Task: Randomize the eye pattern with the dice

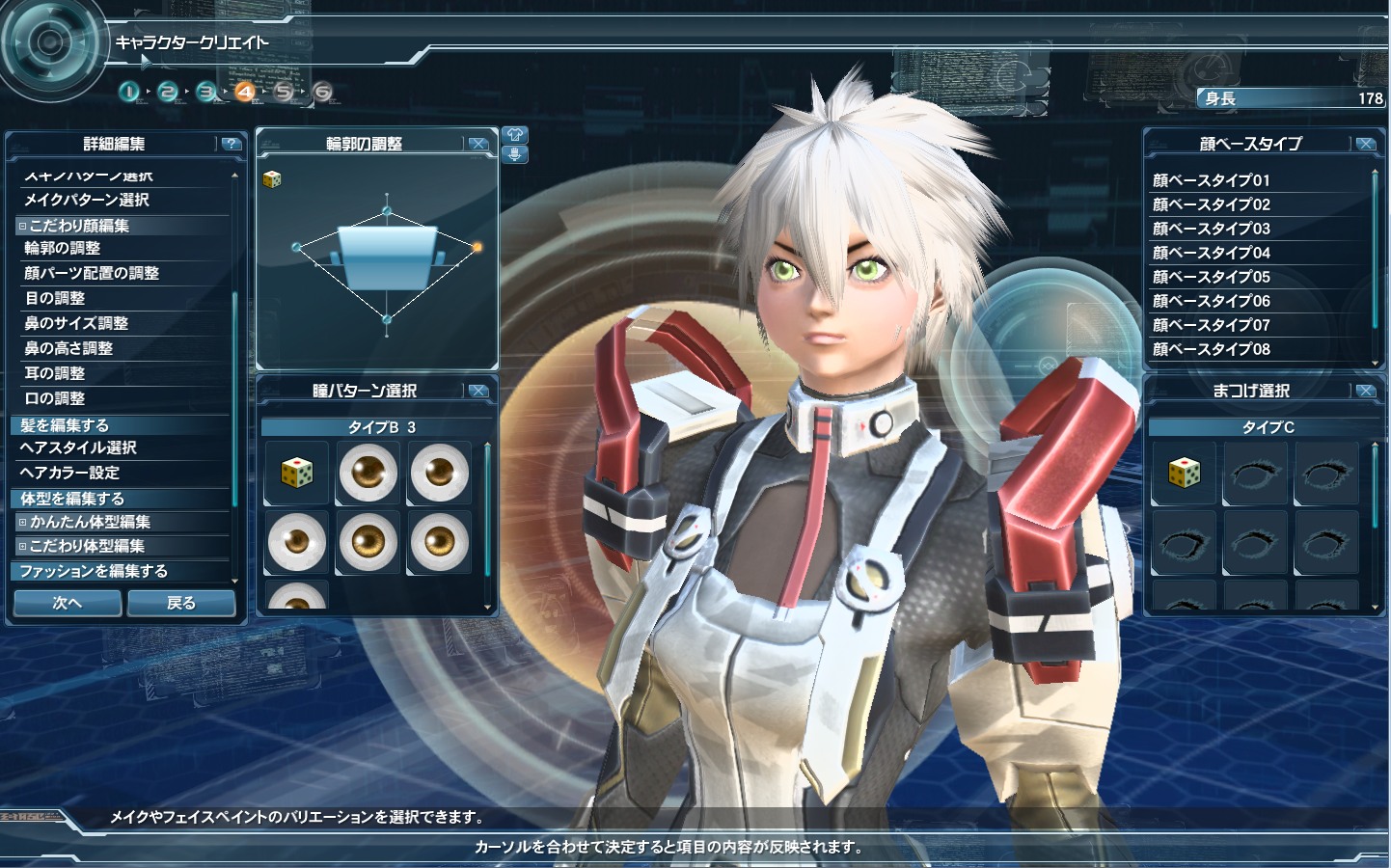Action: tap(297, 473)
